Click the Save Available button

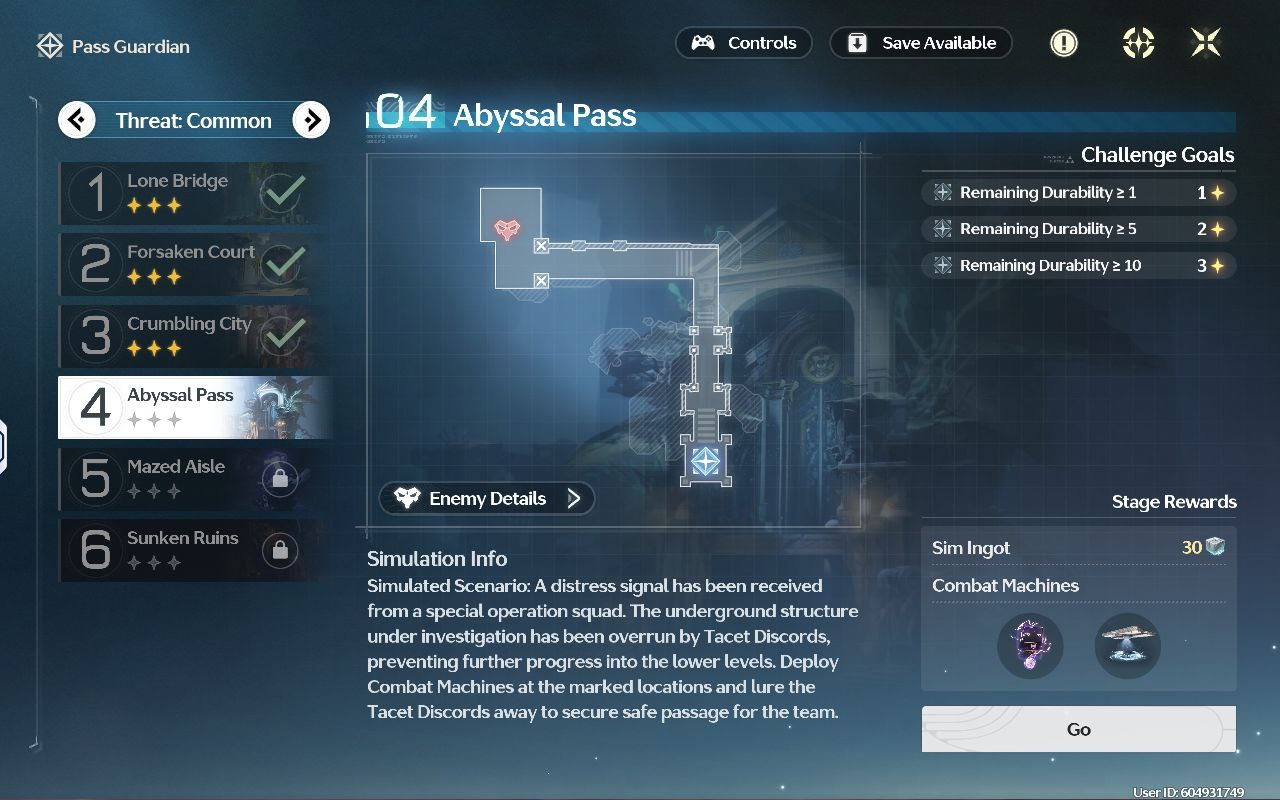pos(921,43)
